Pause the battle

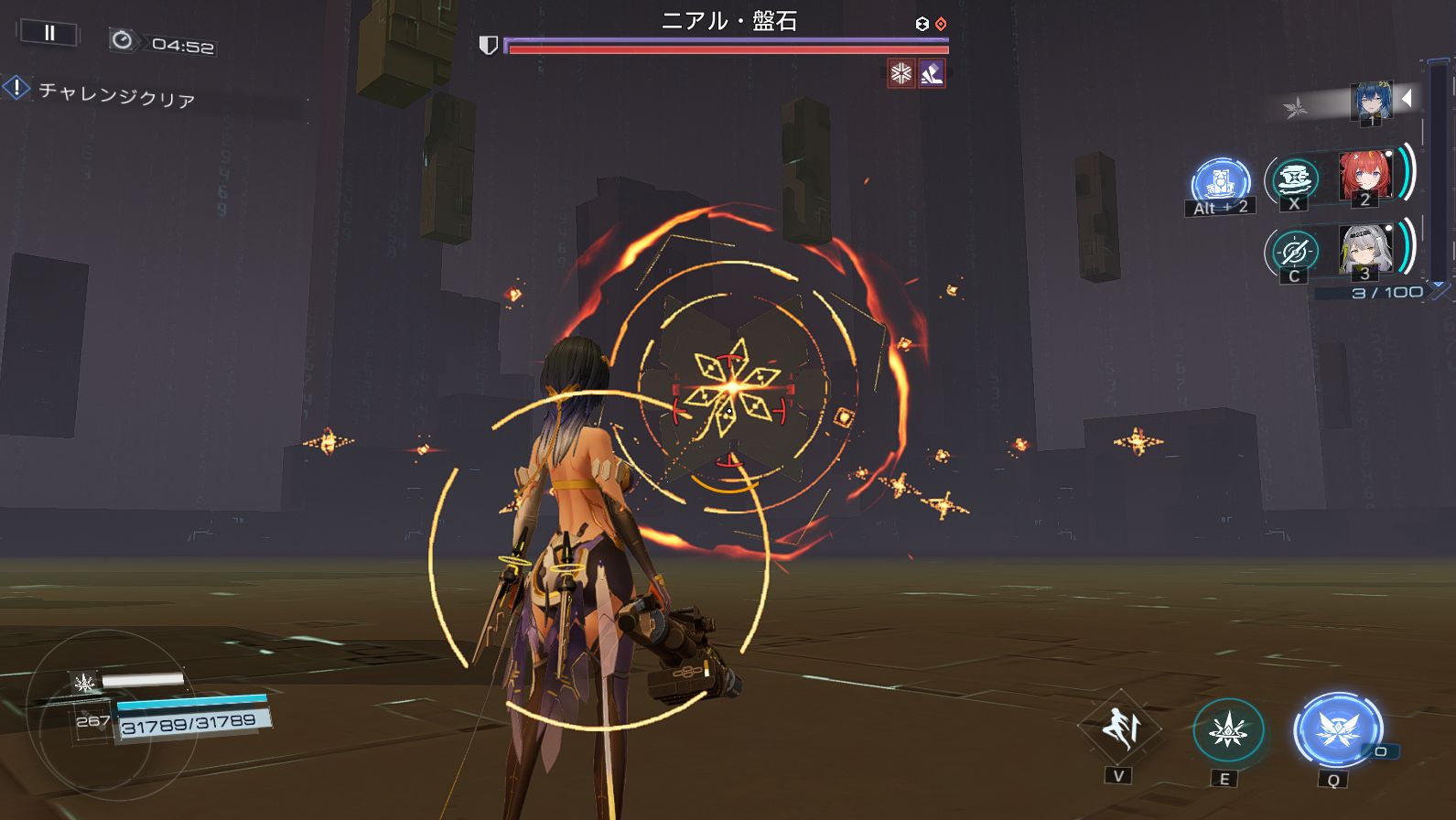[49, 33]
